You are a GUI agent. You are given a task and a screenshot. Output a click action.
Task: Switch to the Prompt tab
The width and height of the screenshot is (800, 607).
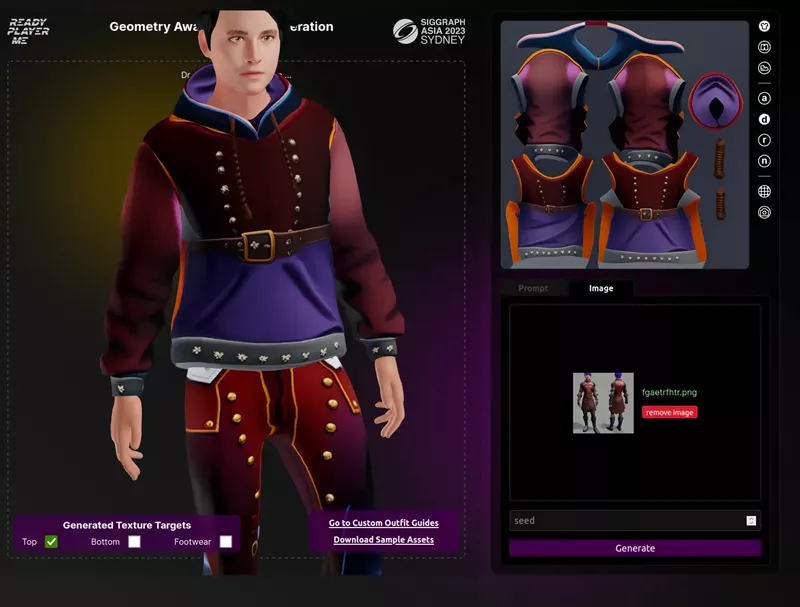533,288
